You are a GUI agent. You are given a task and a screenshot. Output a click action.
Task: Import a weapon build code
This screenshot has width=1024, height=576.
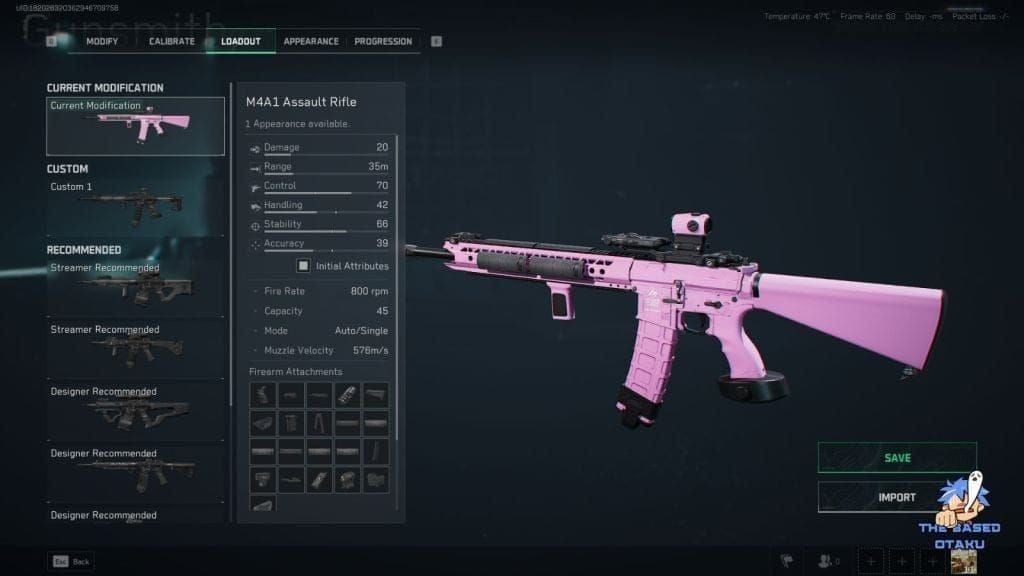(897, 497)
